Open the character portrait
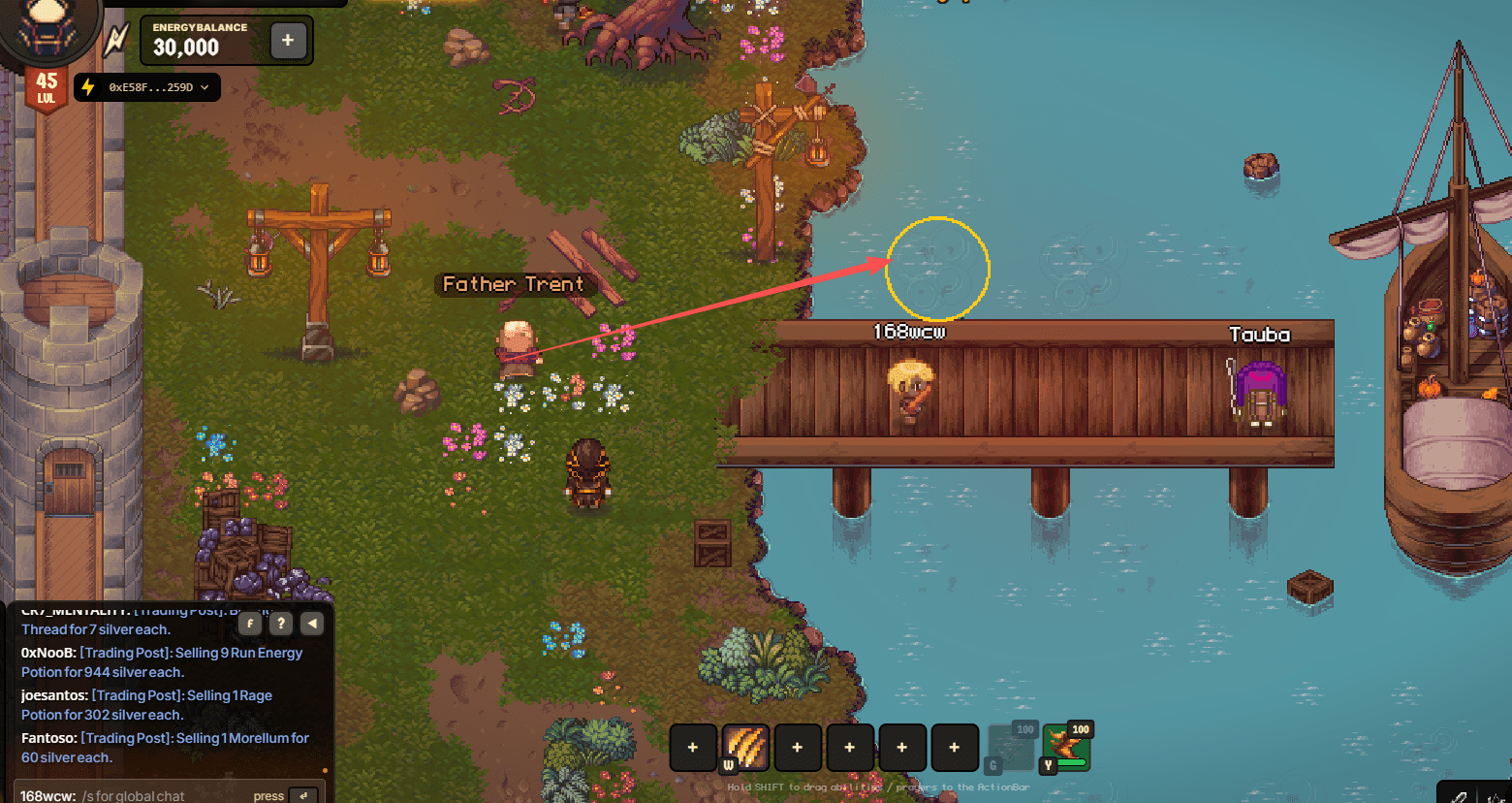Screen dimensions: 1512x803 pos(47,29)
